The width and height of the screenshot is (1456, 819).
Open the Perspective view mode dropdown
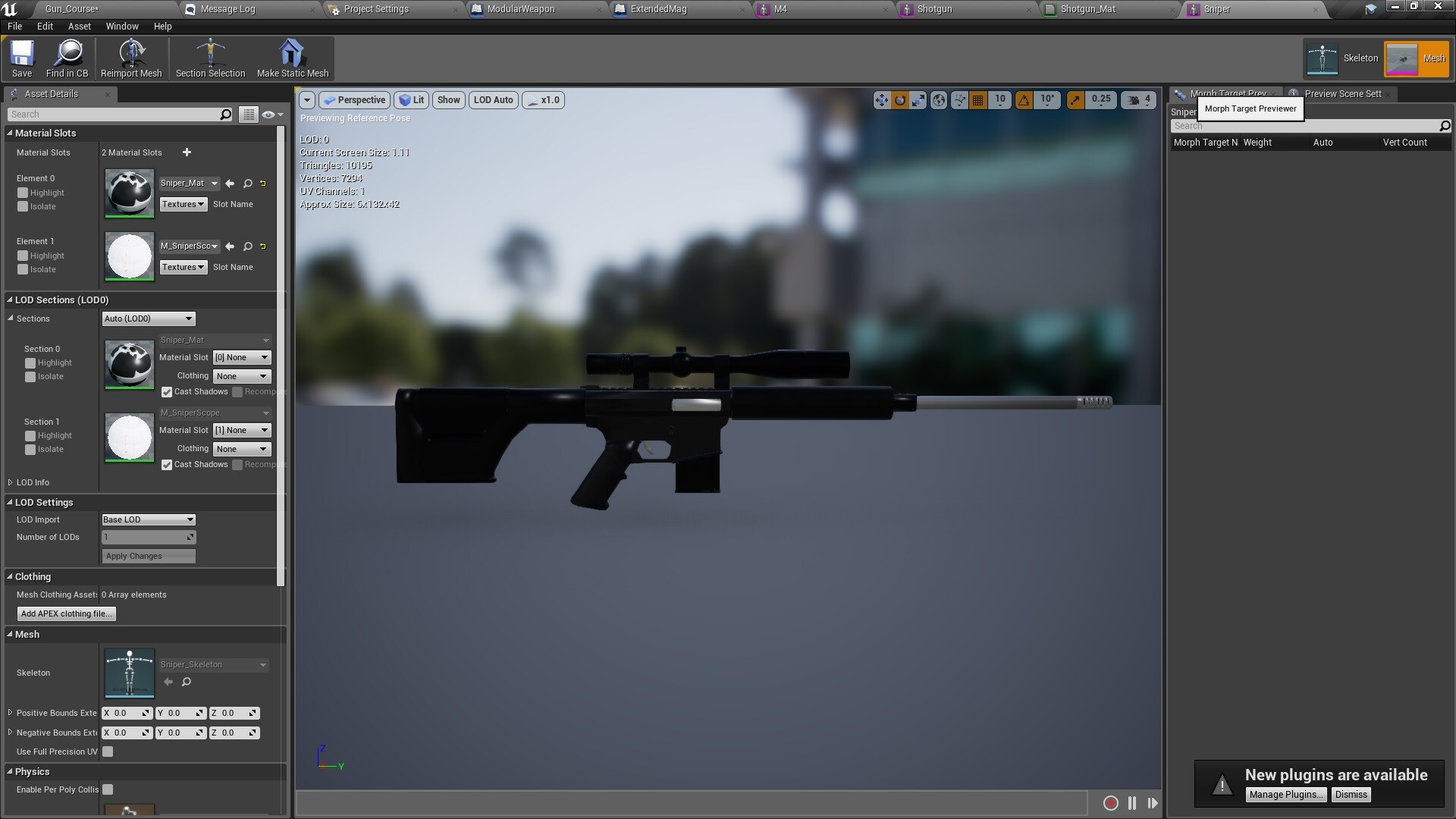click(354, 99)
